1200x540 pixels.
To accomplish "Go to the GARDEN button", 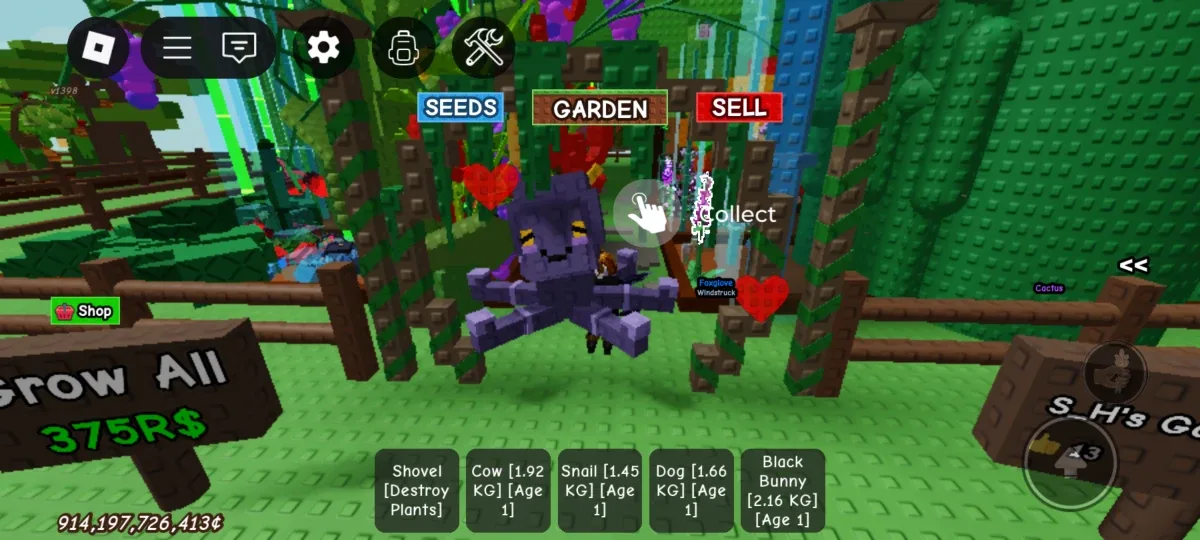I will tap(599, 108).
